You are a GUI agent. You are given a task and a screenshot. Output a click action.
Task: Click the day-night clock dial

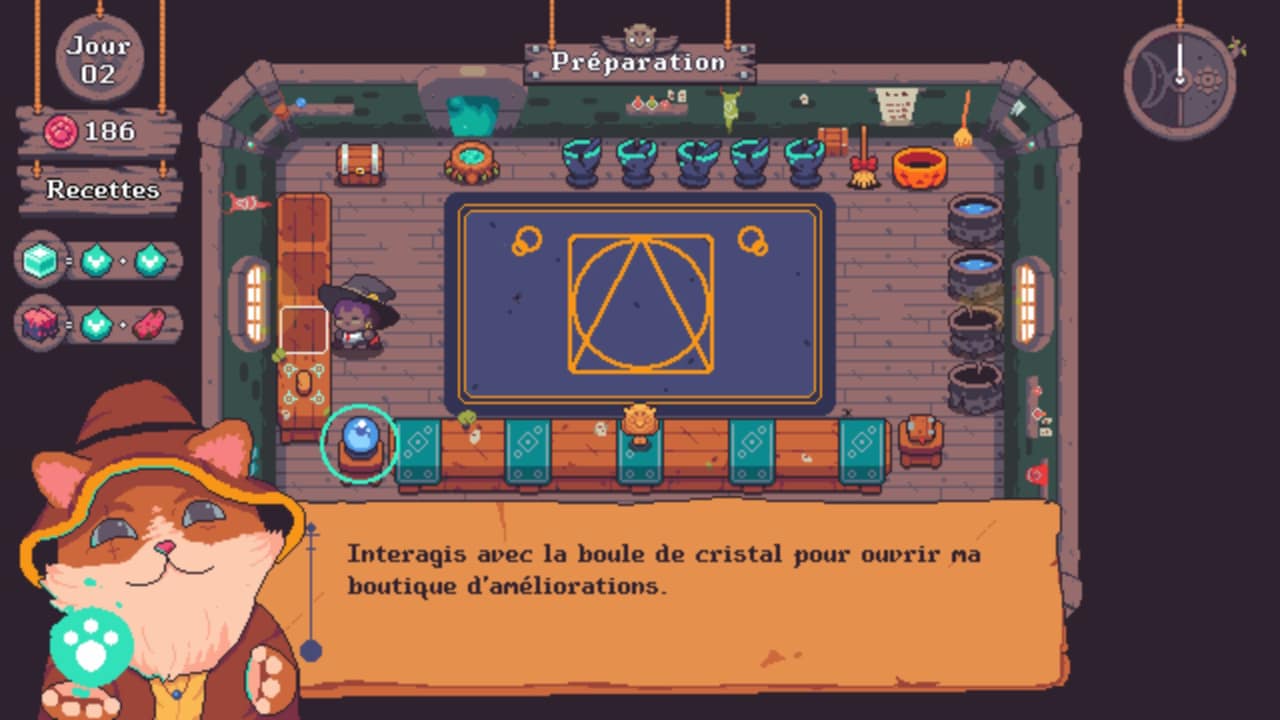pyautogui.click(x=1180, y=76)
